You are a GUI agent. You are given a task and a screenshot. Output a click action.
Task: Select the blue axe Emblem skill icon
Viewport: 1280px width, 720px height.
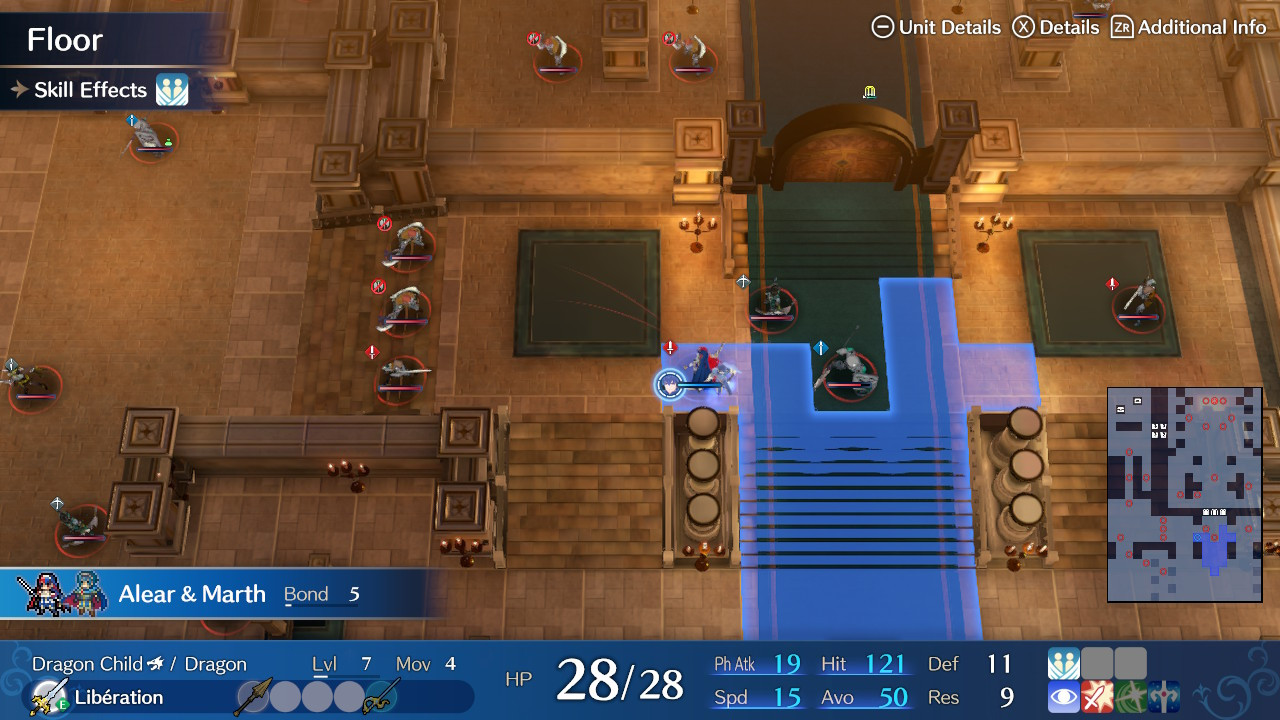(1164, 697)
